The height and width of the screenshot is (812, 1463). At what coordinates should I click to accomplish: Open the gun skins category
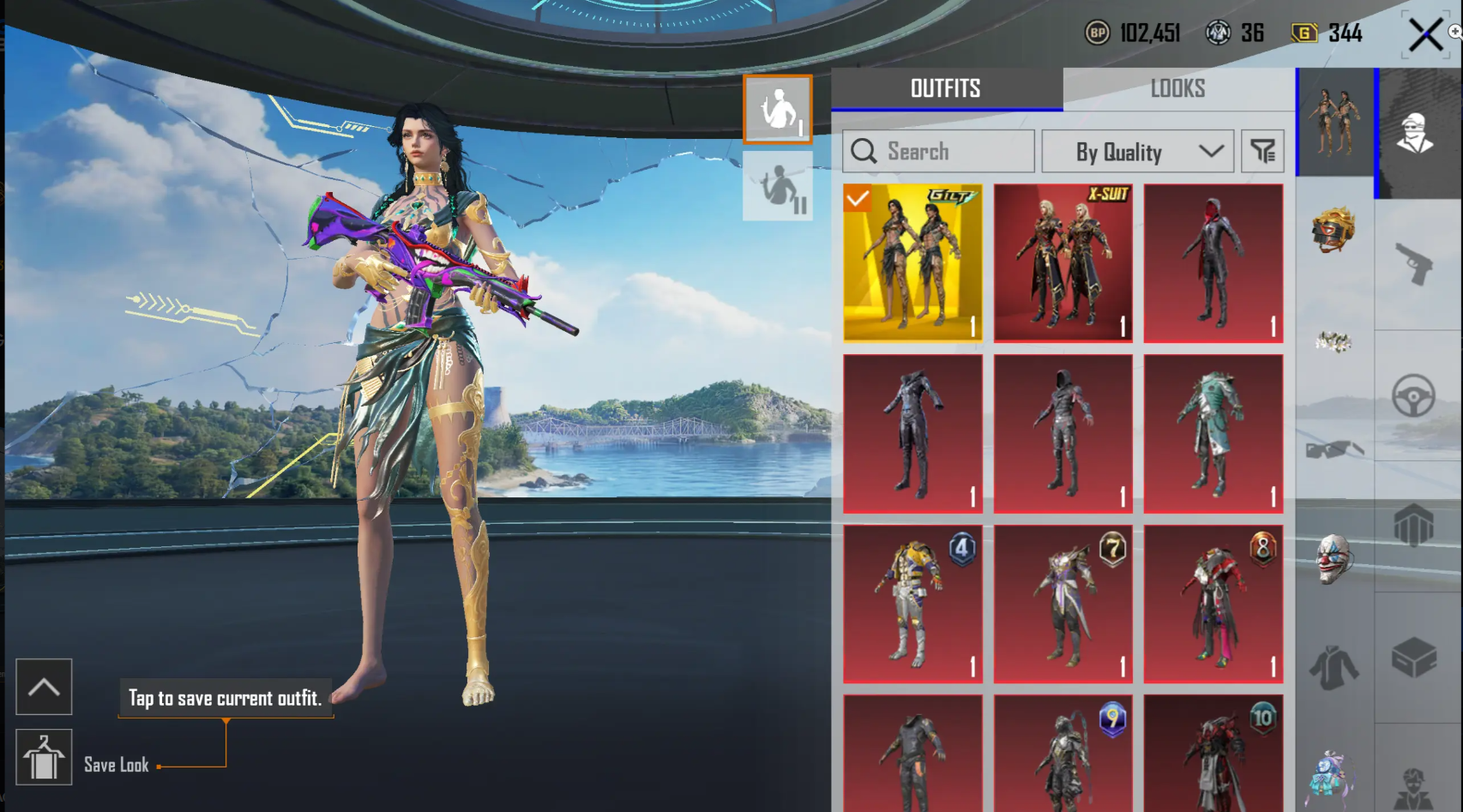(x=1417, y=262)
